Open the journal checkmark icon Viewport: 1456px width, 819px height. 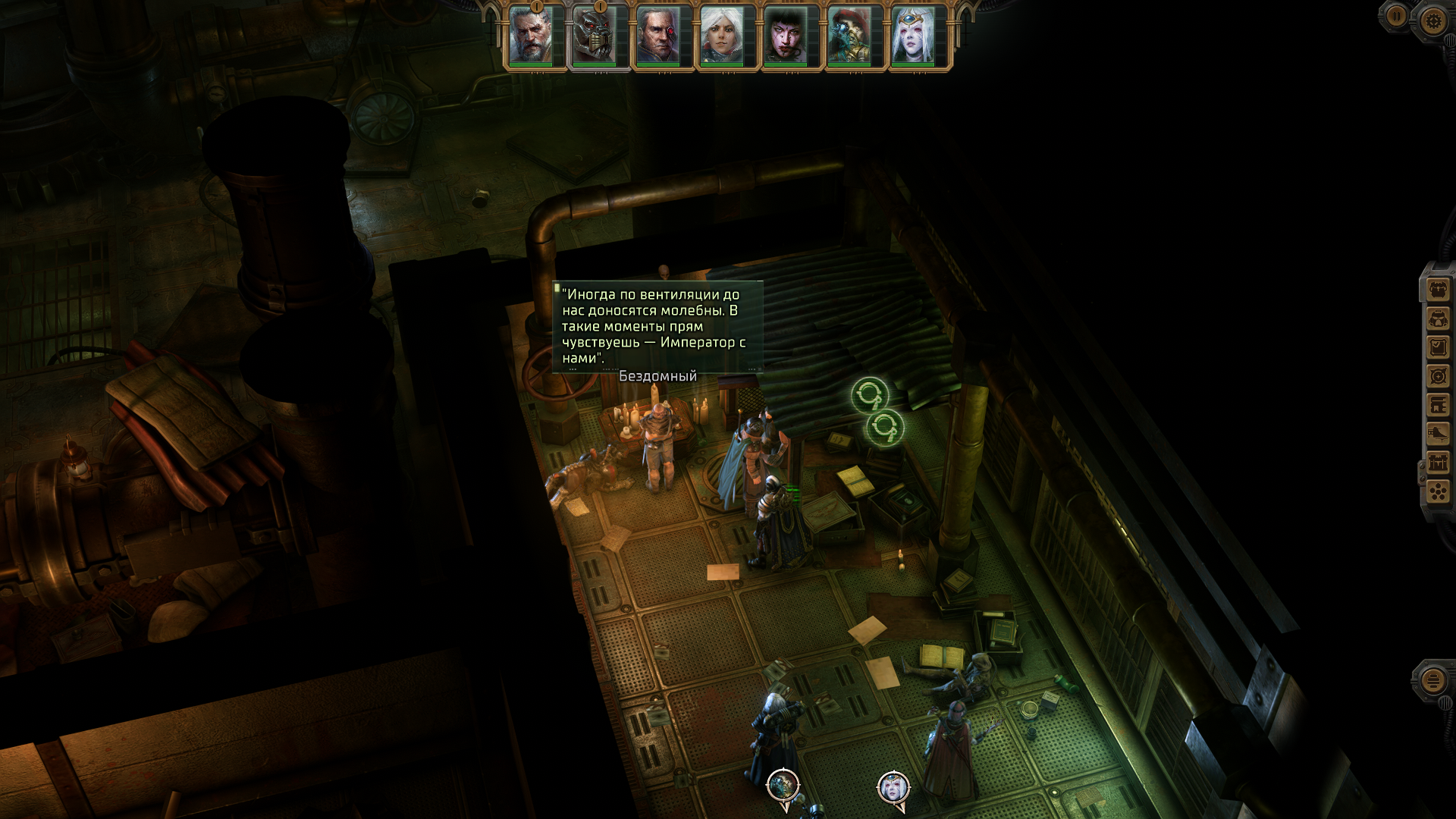[x=1439, y=347]
